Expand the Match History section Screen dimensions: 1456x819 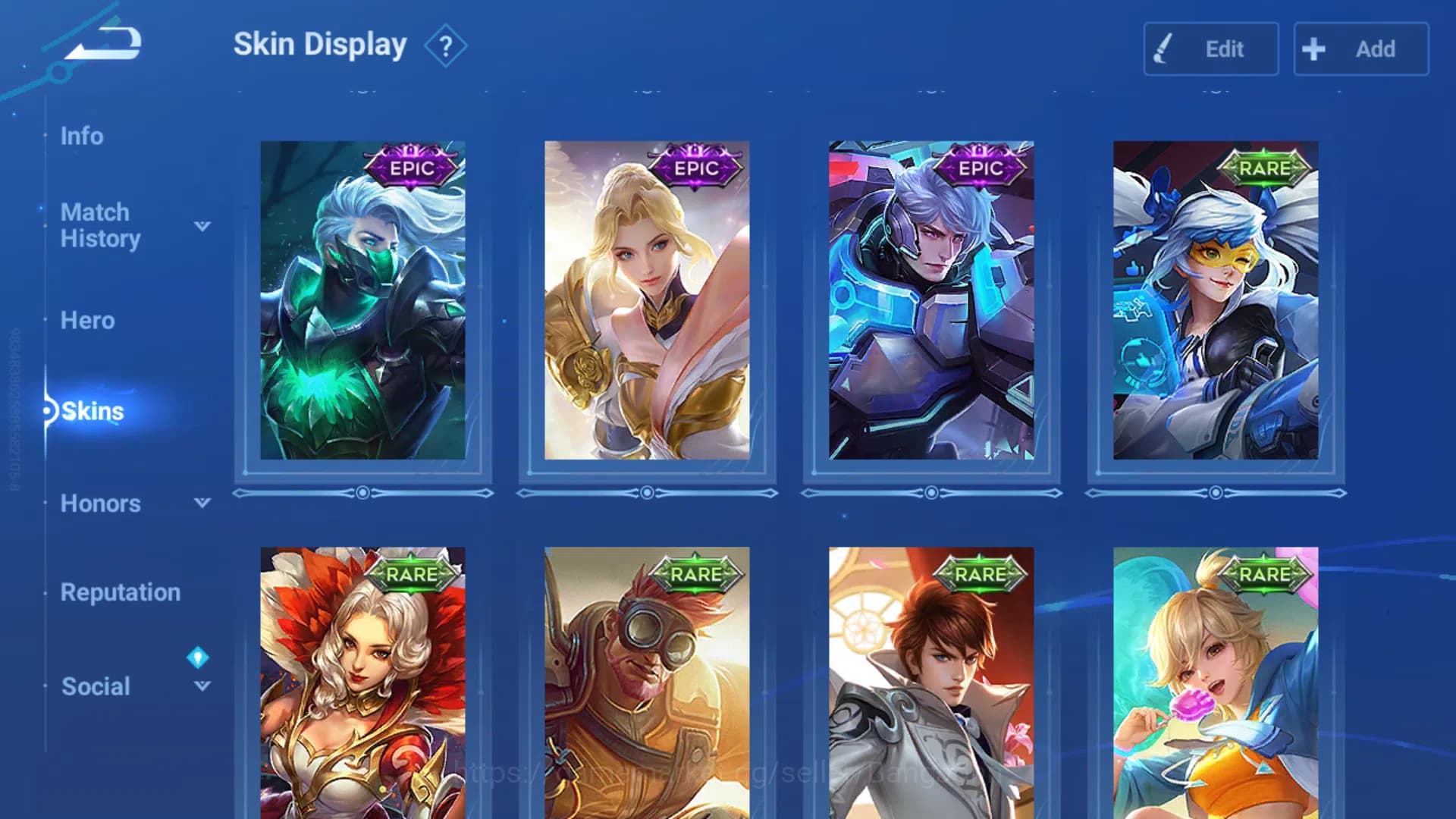tap(200, 225)
